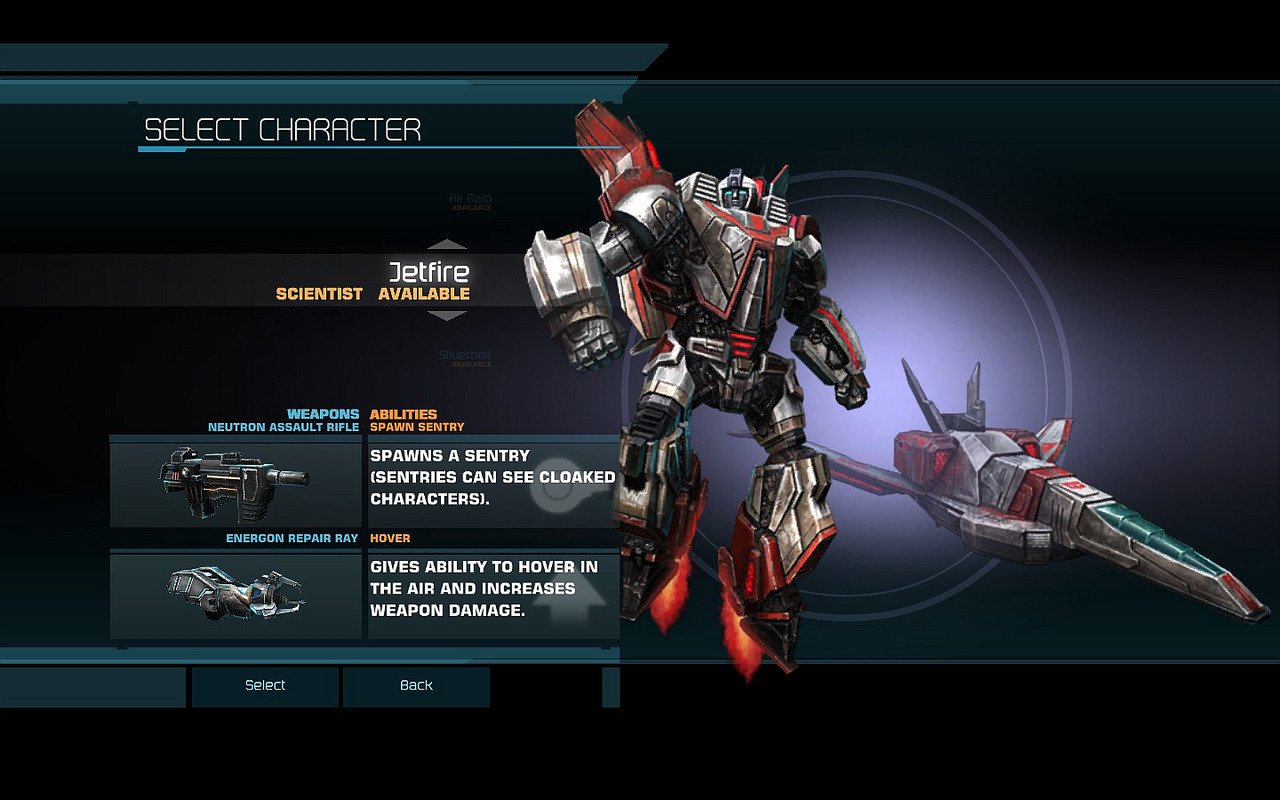Screen dimensions: 1280x800
Task: View the Hover ability description
Action: (x=492, y=596)
